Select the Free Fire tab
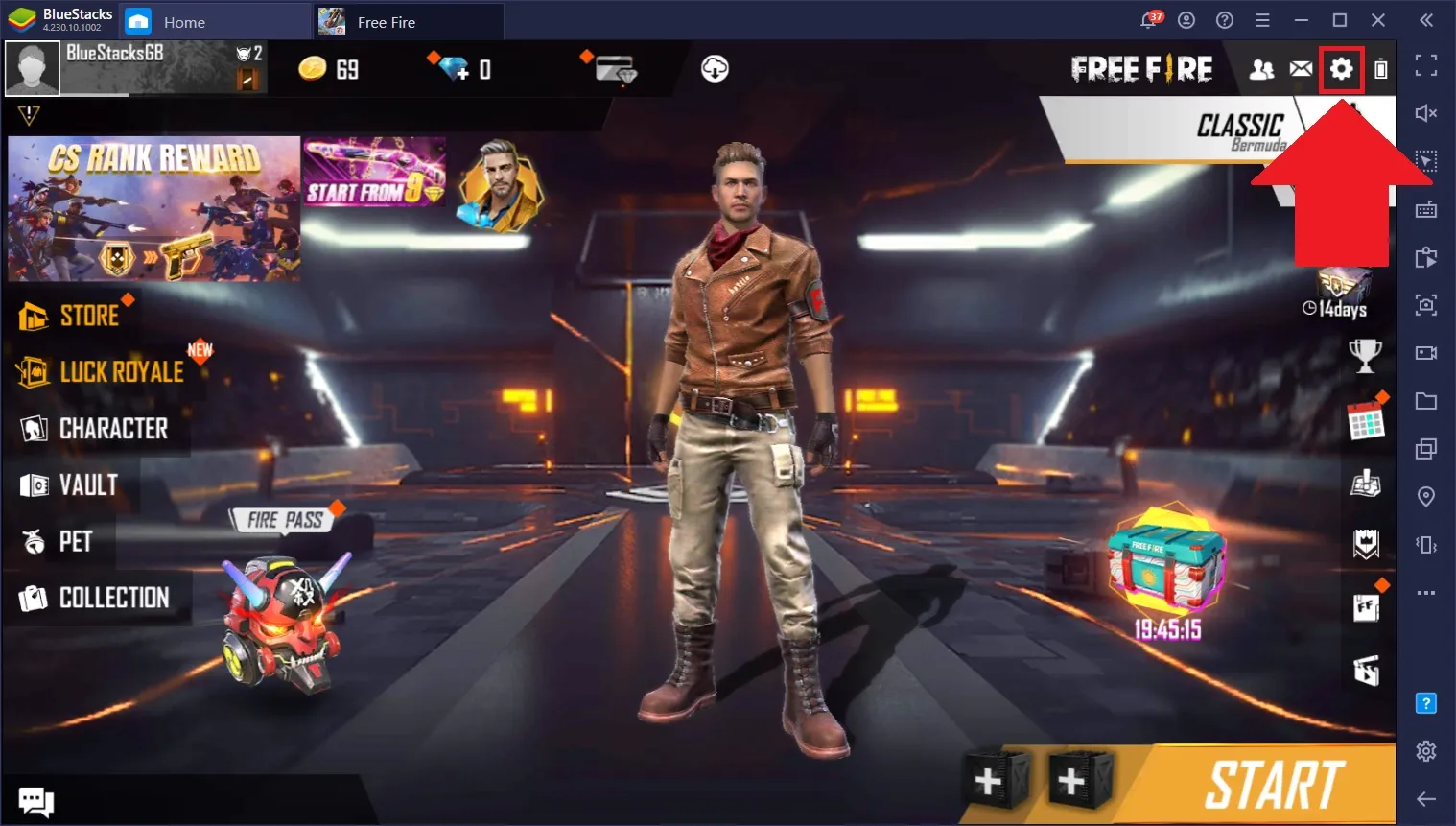 click(387, 21)
